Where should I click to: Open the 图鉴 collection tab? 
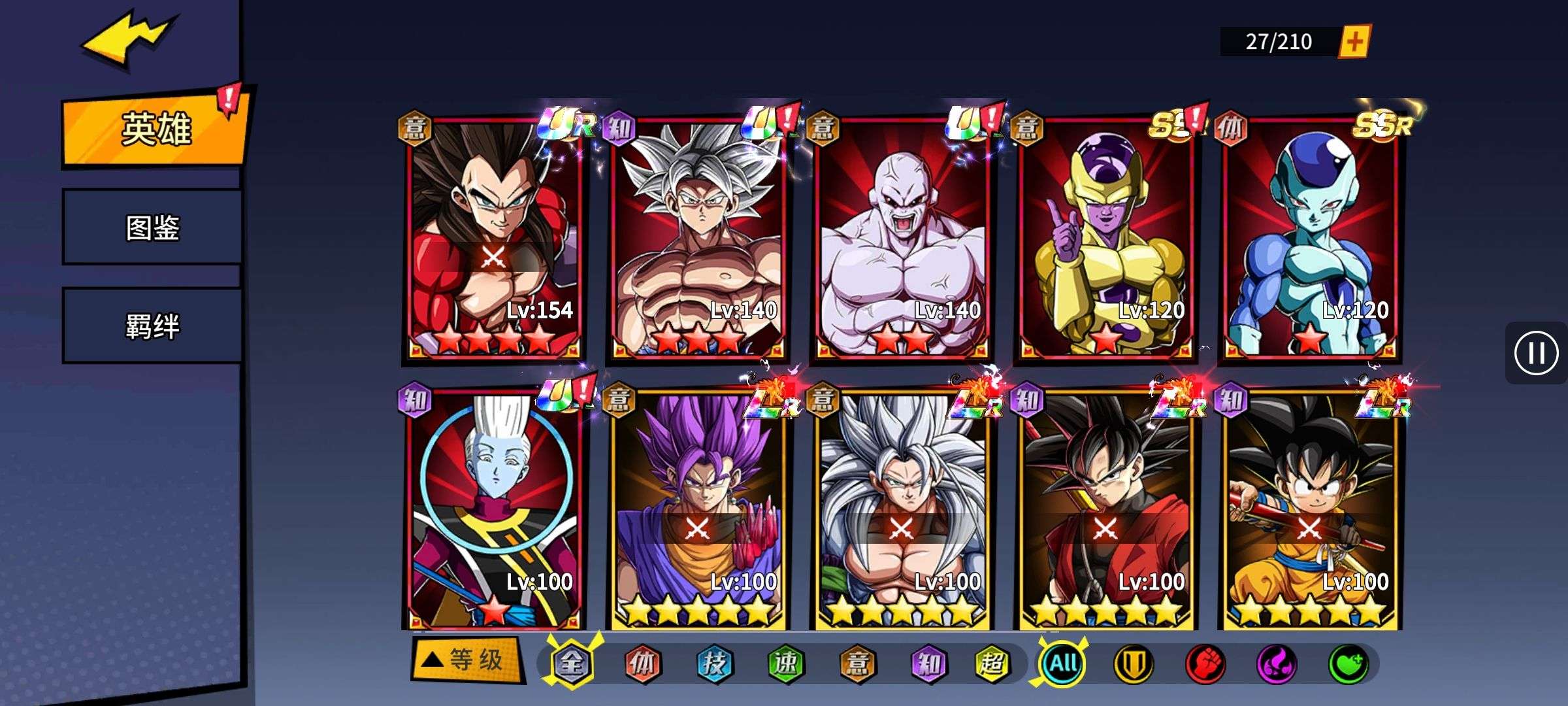[x=152, y=227]
